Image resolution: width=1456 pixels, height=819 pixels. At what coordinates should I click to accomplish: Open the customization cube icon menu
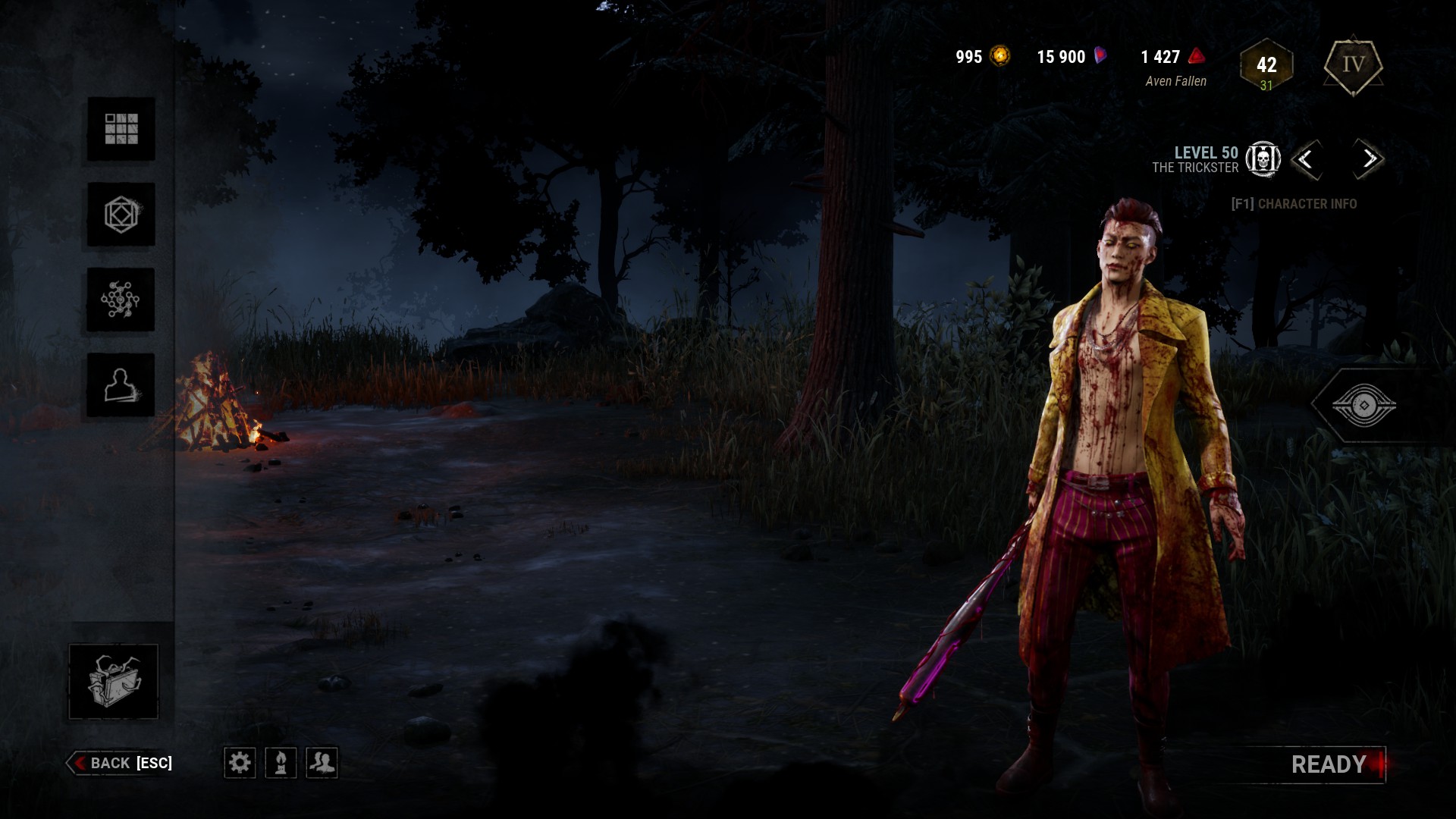pos(121,215)
